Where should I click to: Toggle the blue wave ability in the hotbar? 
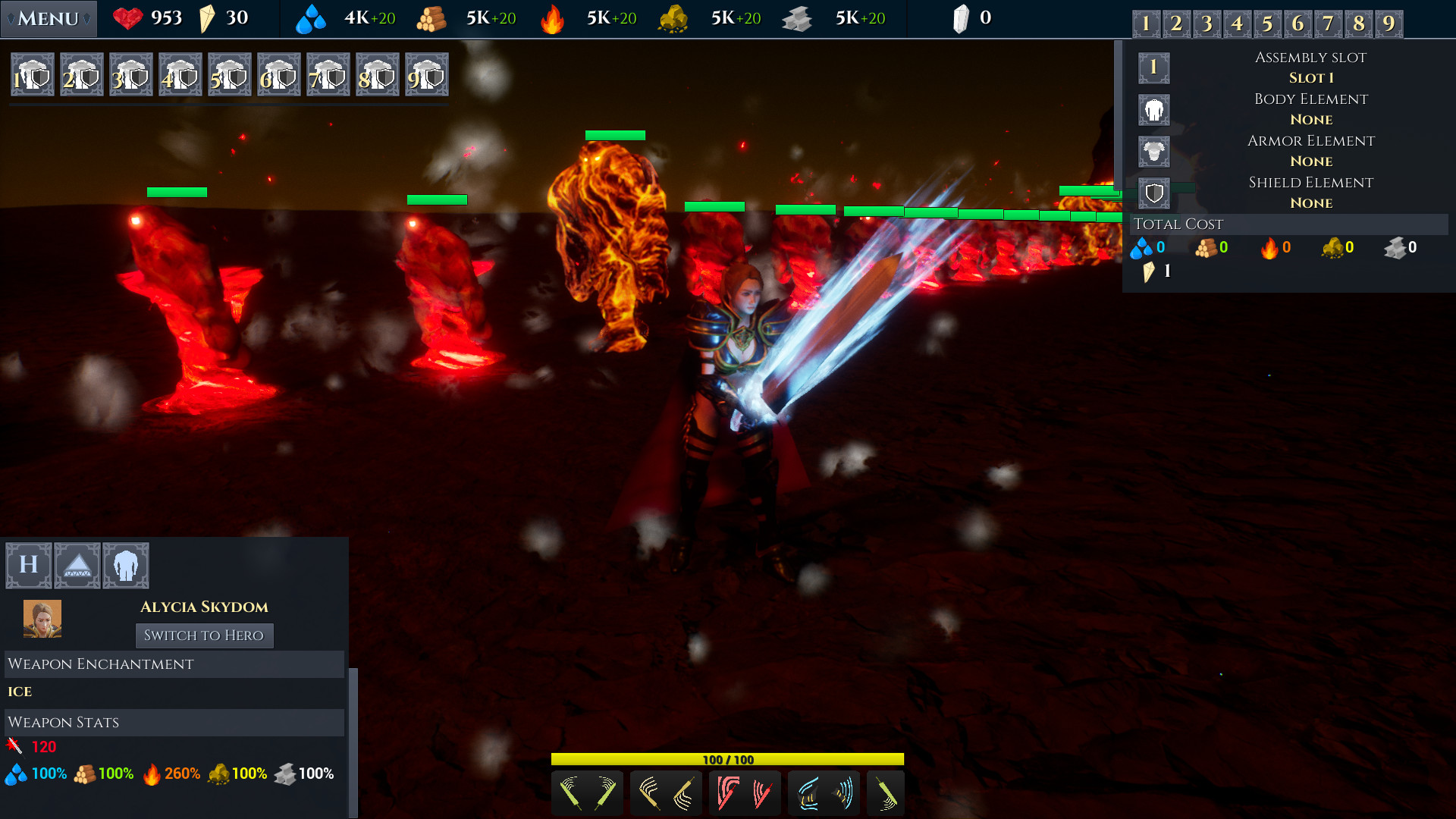pyautogui.click(x=824, y=793)
